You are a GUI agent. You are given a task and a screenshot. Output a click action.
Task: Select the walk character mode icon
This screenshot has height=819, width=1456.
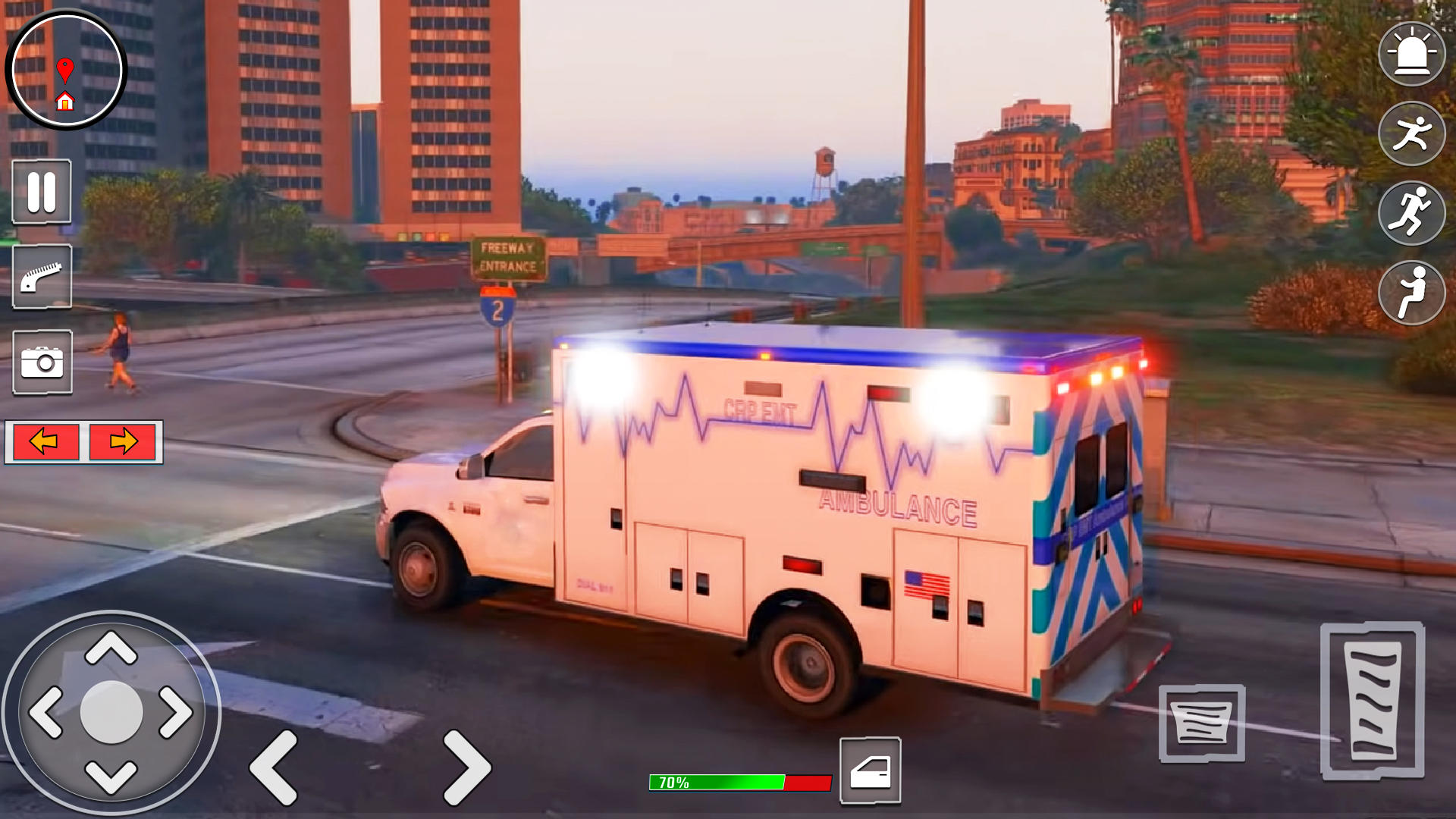click(x=1410, y=133)
